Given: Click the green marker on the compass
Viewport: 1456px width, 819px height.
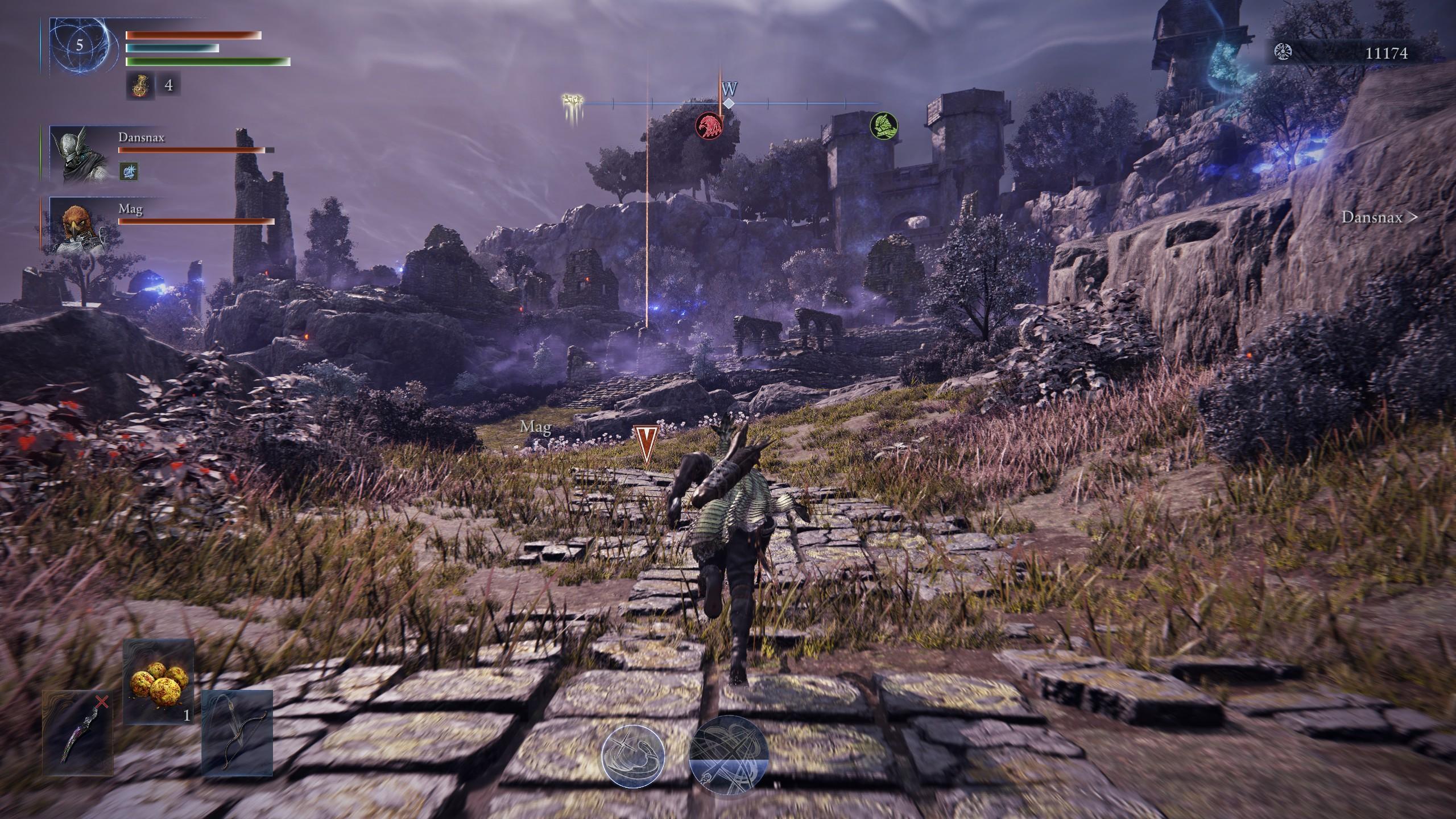Looking at the screenshot, I should (884, 126).
